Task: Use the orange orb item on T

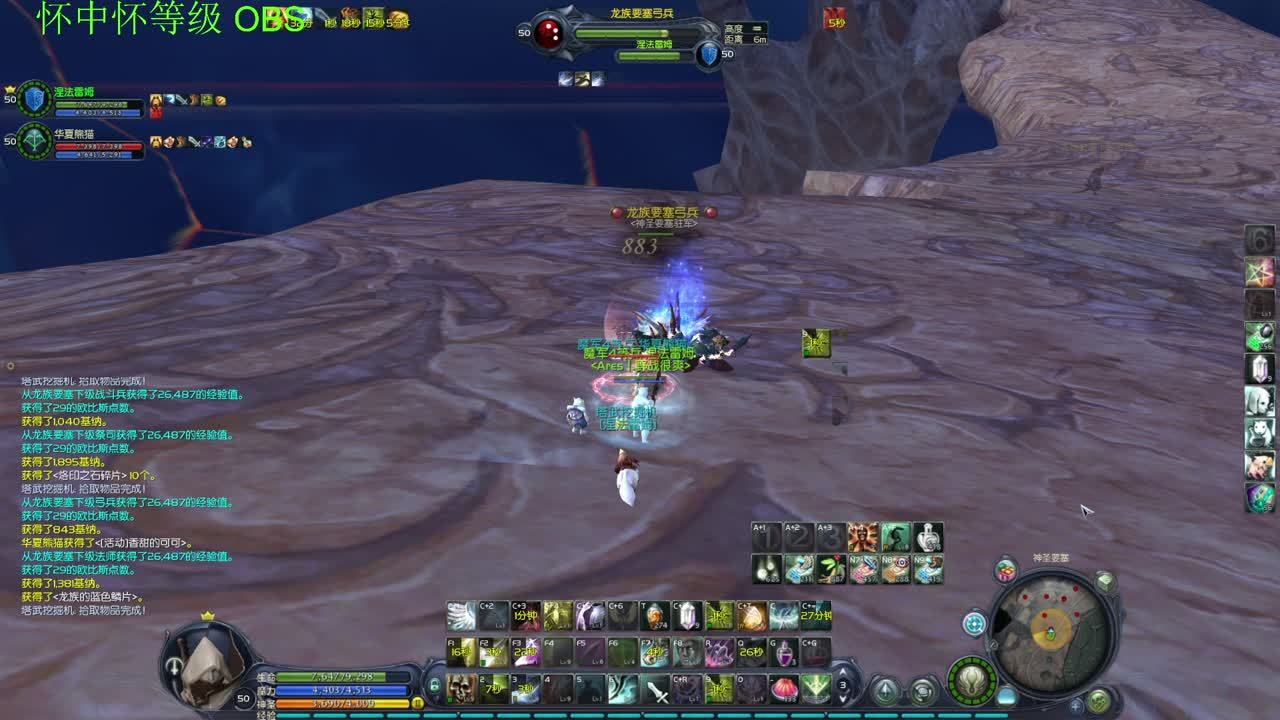Action: 655,616
